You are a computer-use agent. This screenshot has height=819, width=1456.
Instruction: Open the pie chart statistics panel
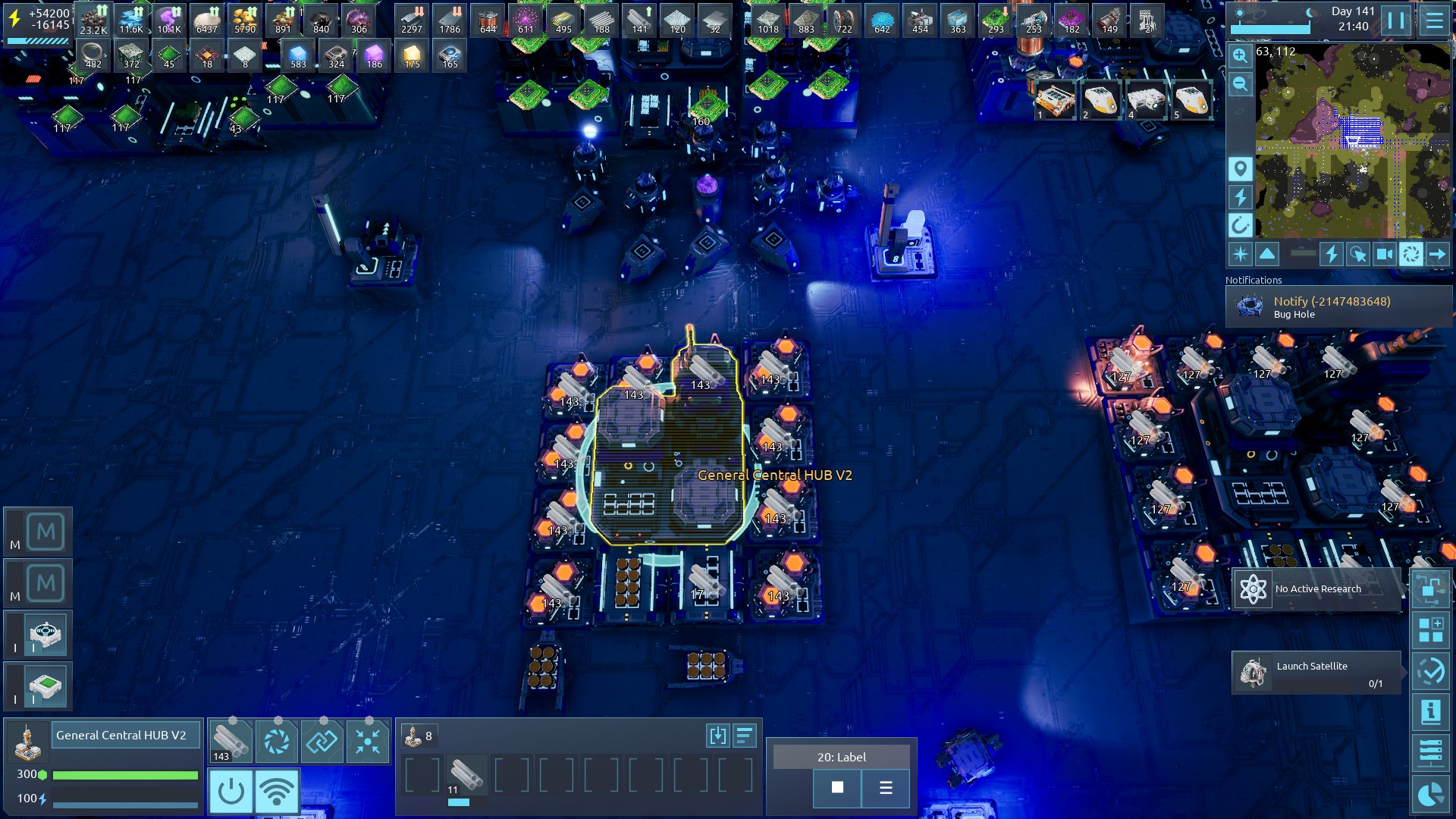coord(1430,795)
